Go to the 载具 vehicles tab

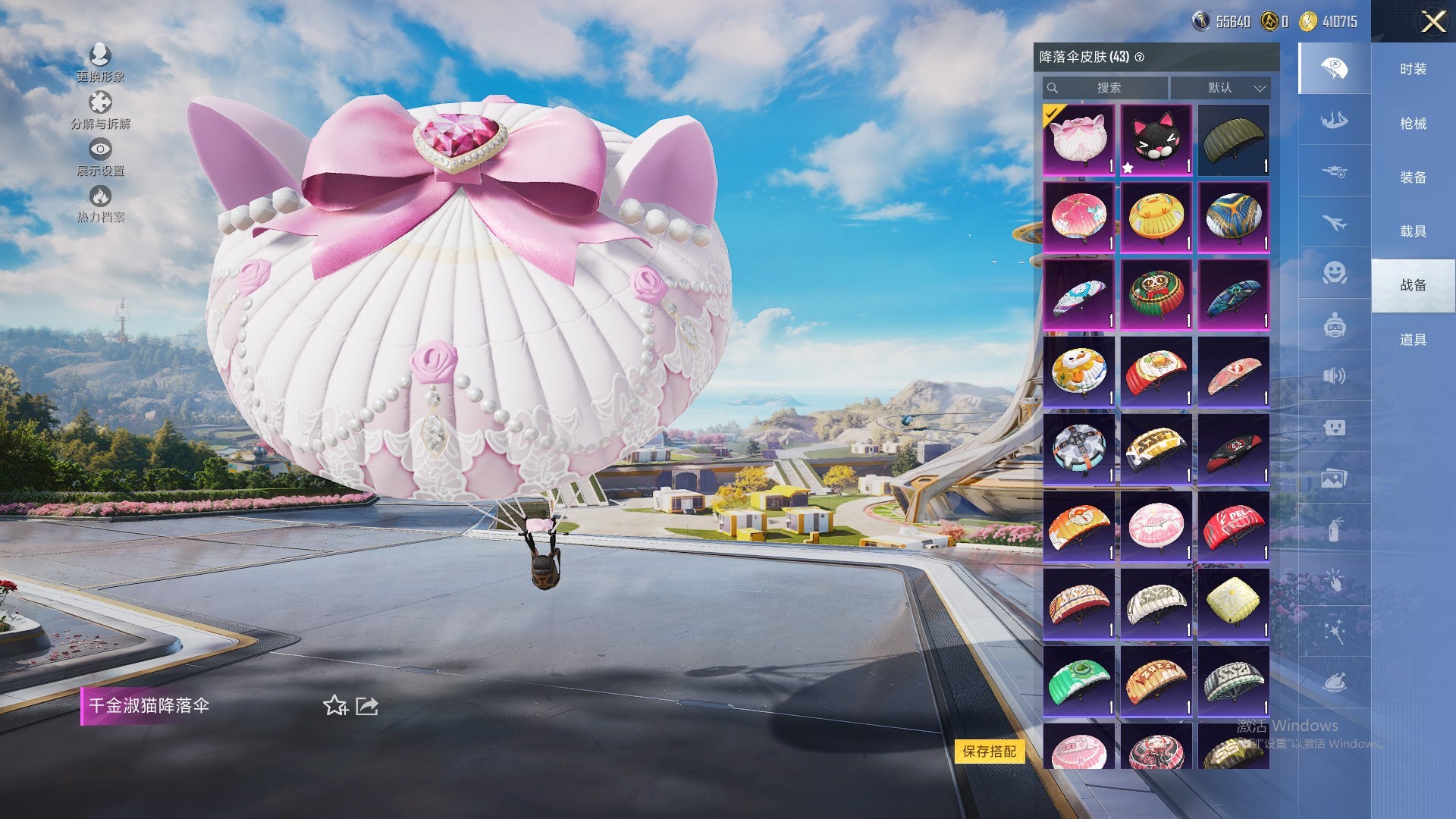[1413, 231]
